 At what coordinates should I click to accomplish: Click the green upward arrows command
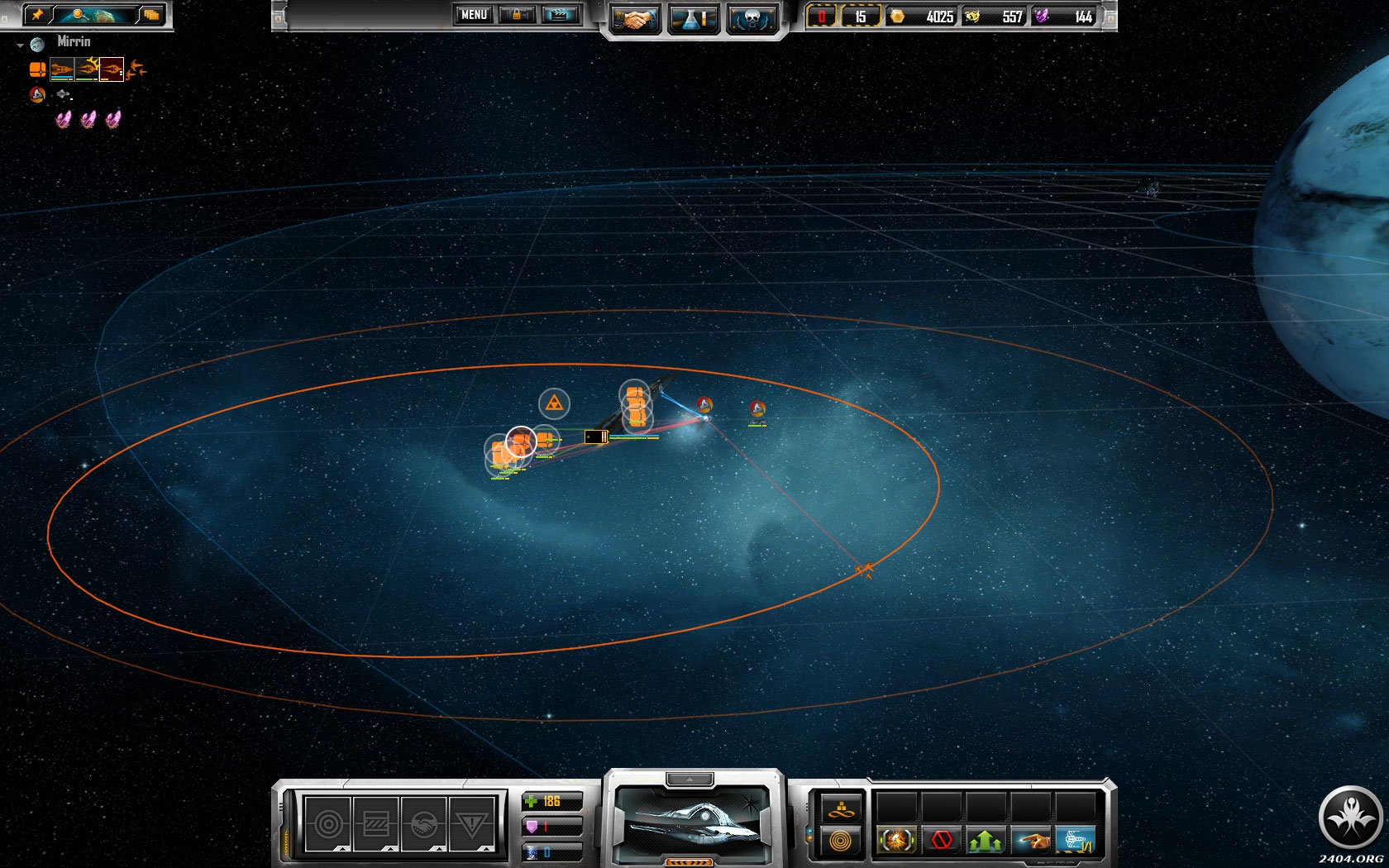click(x=986, y=841)
